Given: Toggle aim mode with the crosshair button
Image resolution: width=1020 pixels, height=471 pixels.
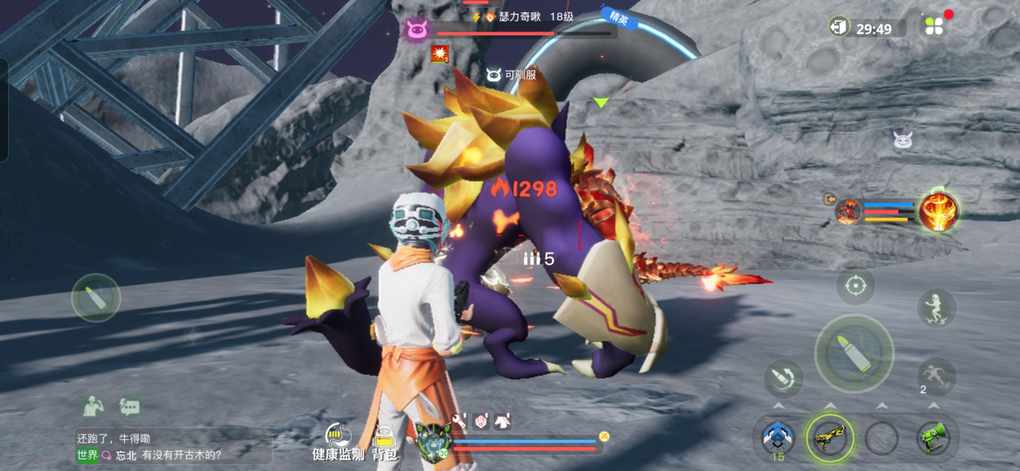Looking at the screenshot, I should pos(855,286).
